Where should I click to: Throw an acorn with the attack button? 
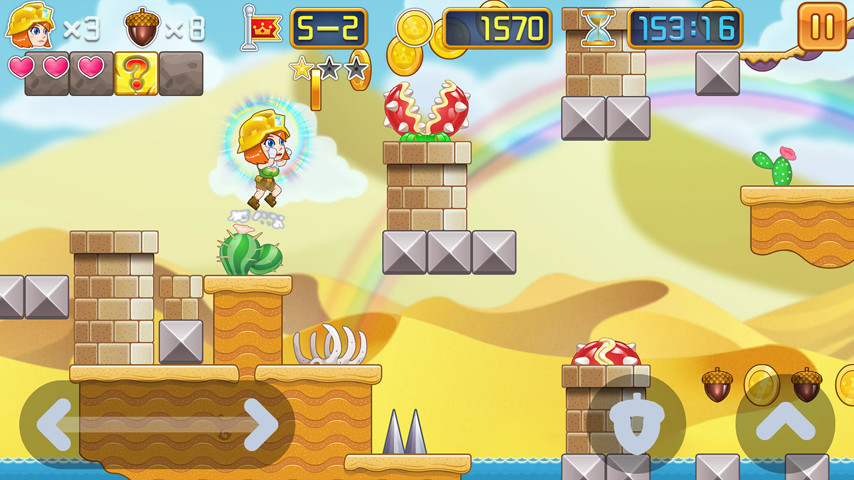pos(636,425)
